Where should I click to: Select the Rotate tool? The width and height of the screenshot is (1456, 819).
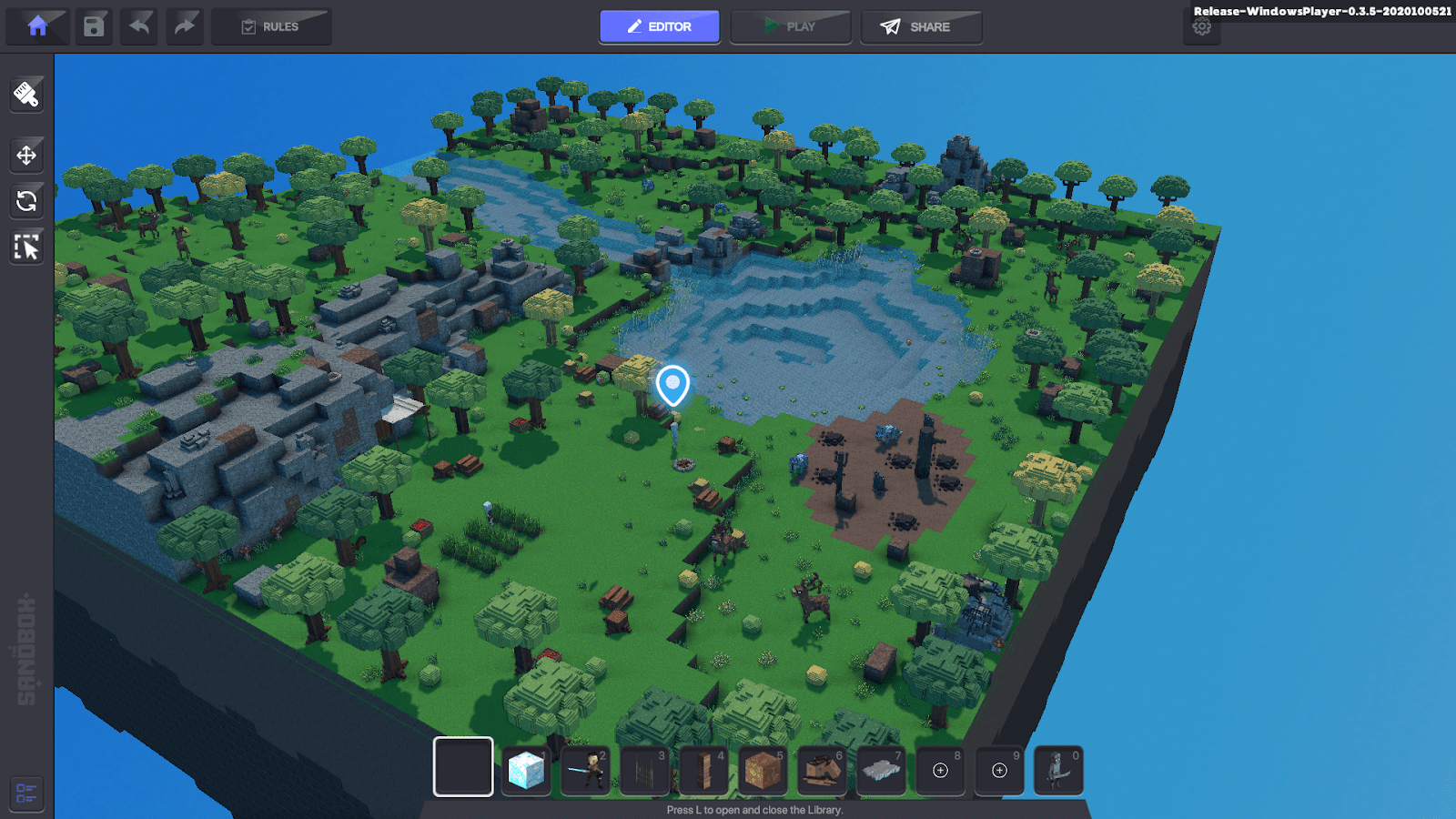point(26,201)
